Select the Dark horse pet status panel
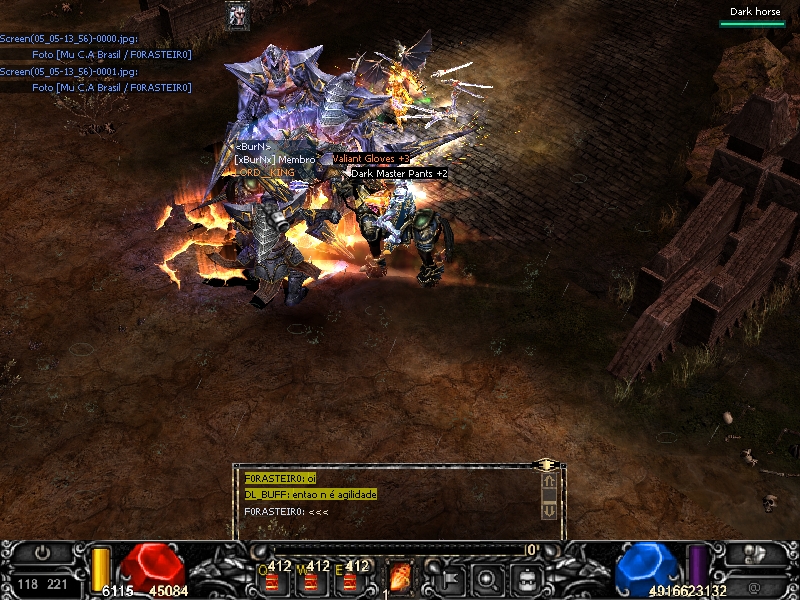The height and width of the screenshot is (600, 800). (x=755, y=16)
